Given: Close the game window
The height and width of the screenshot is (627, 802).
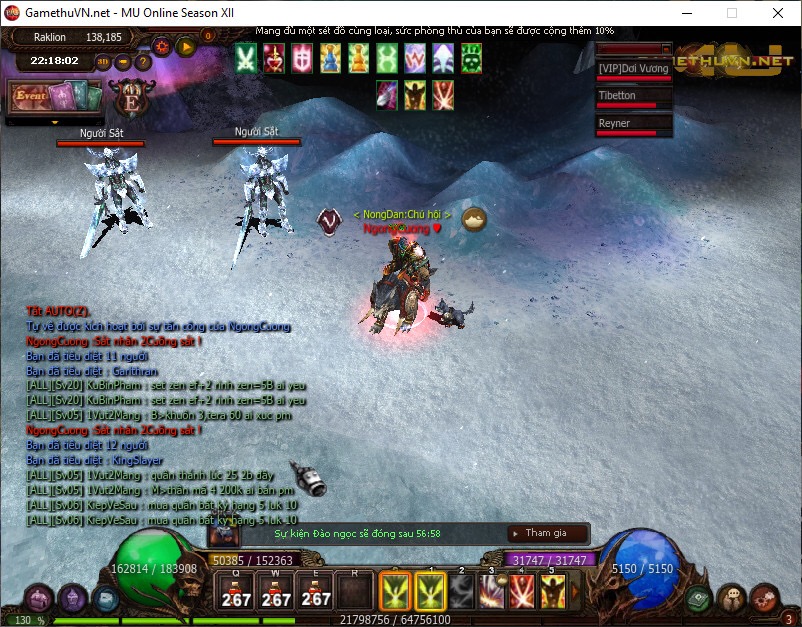Looking at the screenshot, I should coord(778,12).
